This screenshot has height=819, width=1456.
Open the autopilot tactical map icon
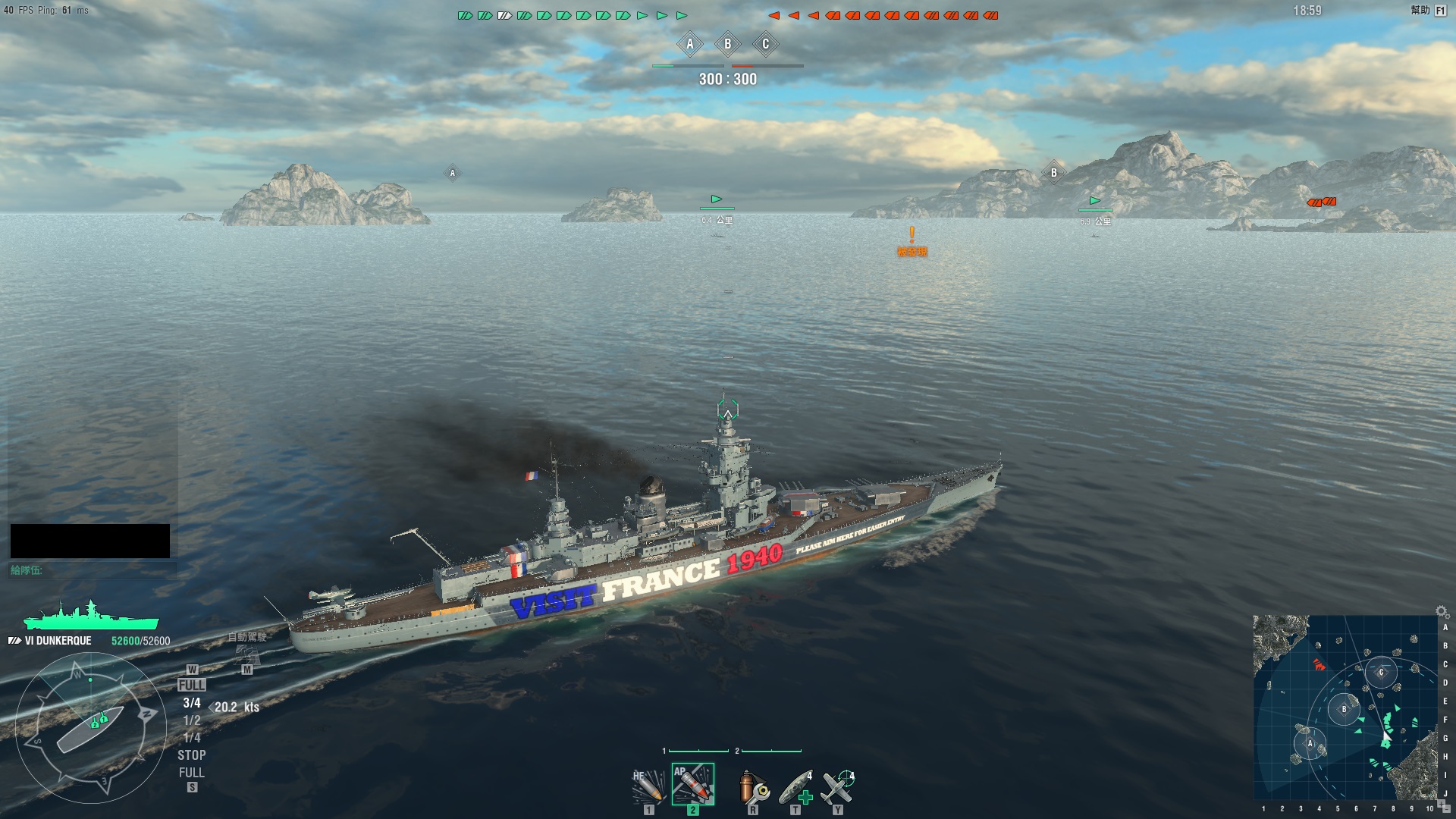point(246,654)
